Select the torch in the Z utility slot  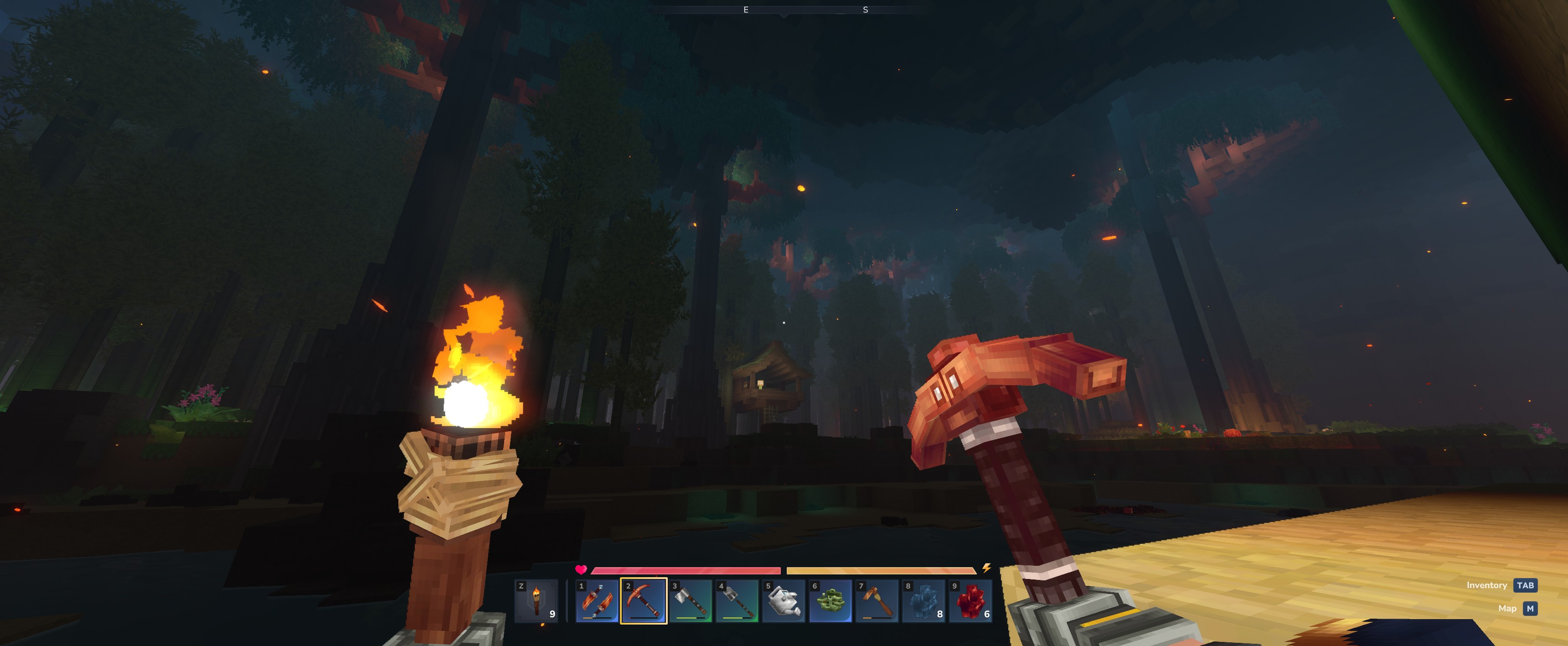pyautogui.click(x=536, y=601)
